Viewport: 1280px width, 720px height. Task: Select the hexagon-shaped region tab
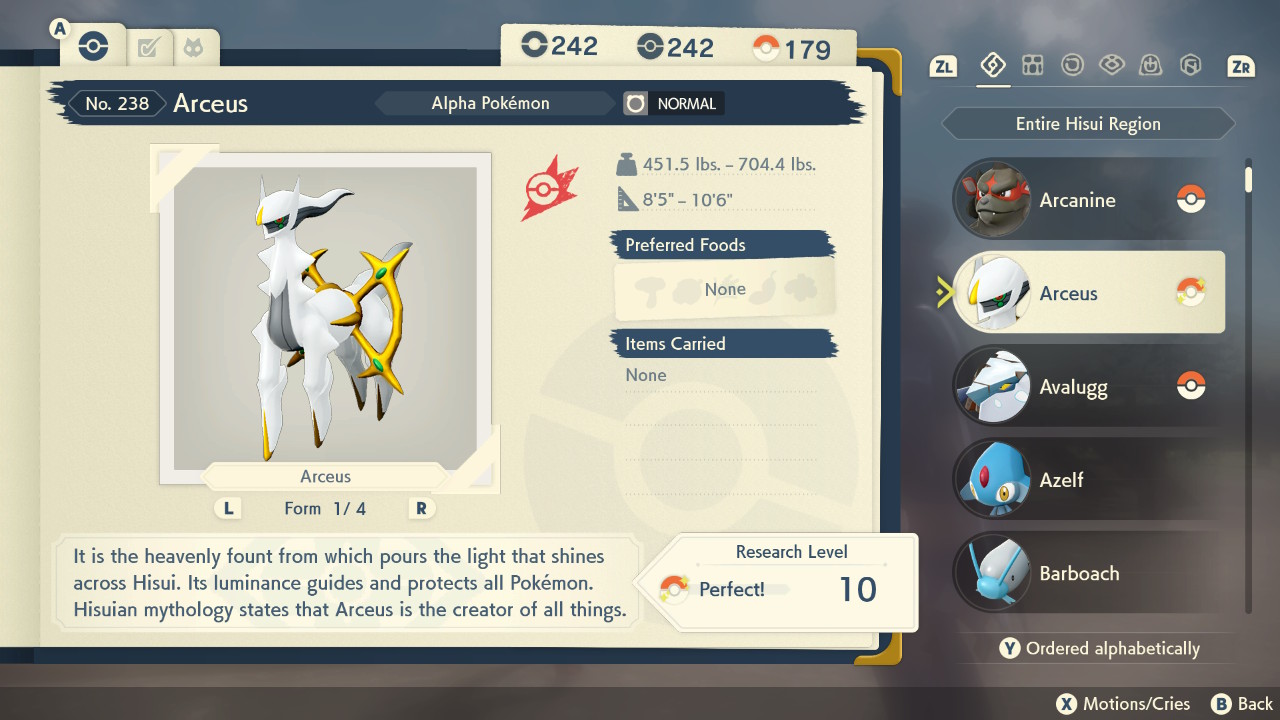pos(1190,66)
